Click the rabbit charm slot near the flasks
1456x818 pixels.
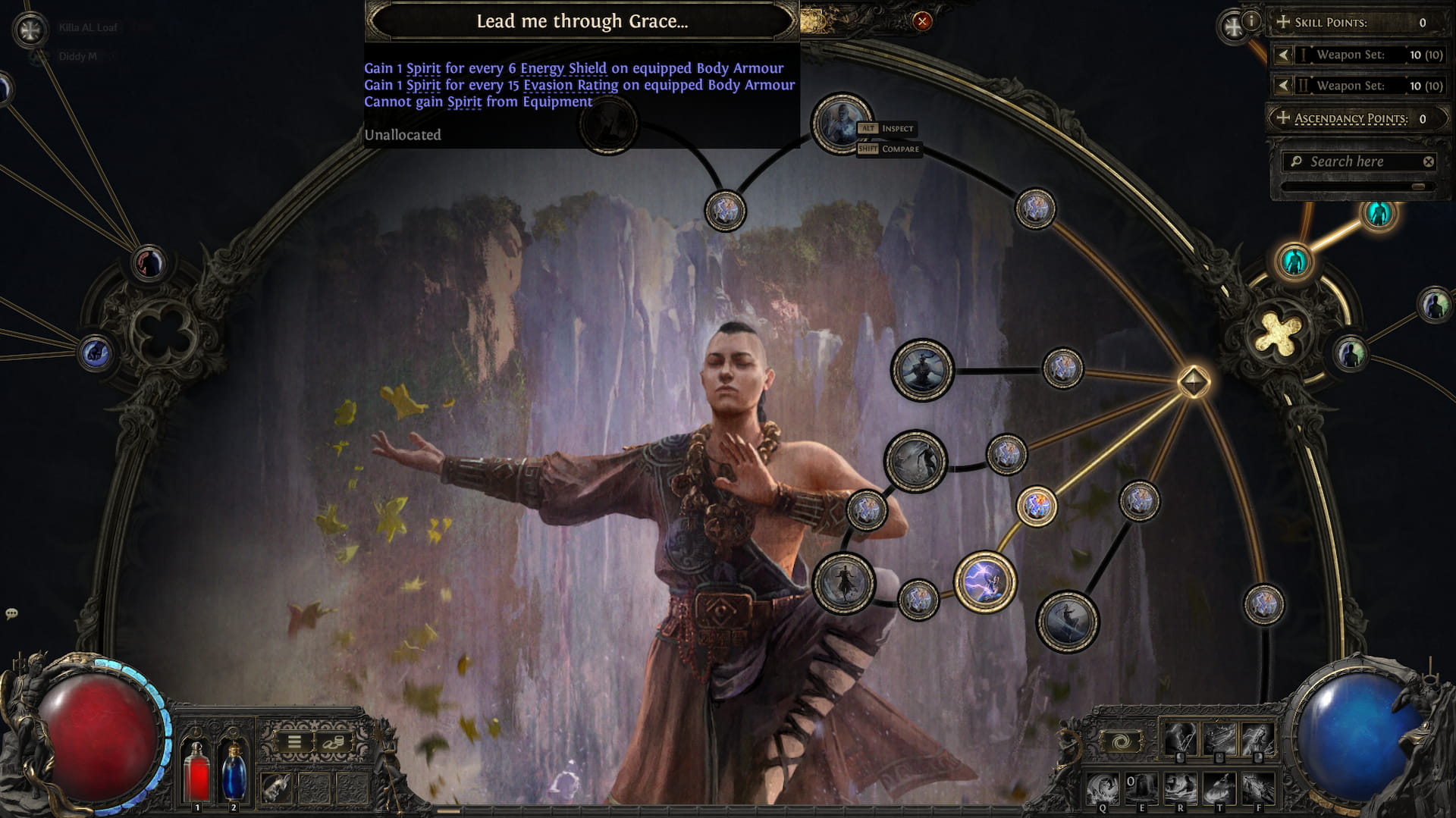(275, 788)
